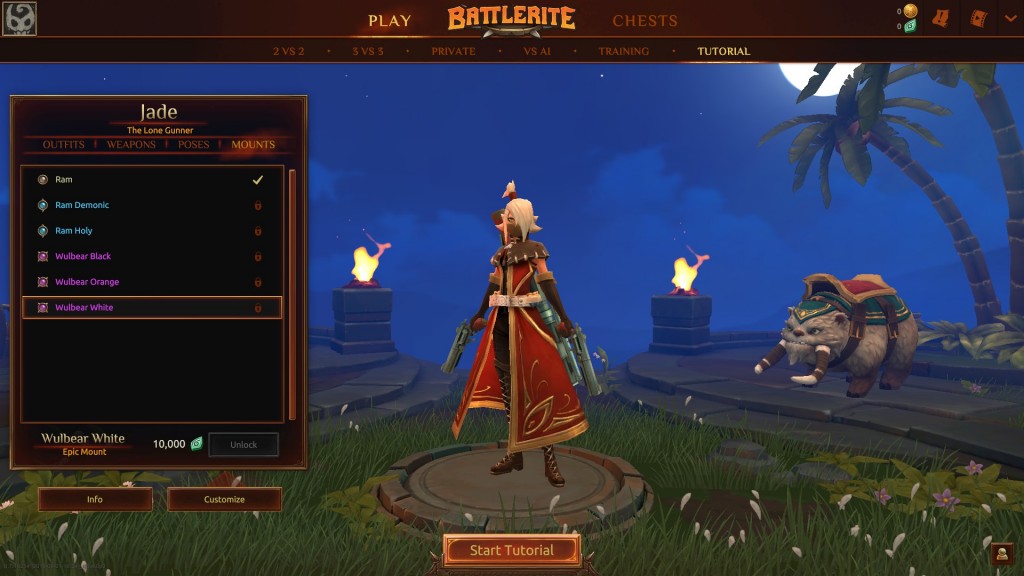Start the tutorial
This screenshot has width=1024, height=576.
click(512, 550)
